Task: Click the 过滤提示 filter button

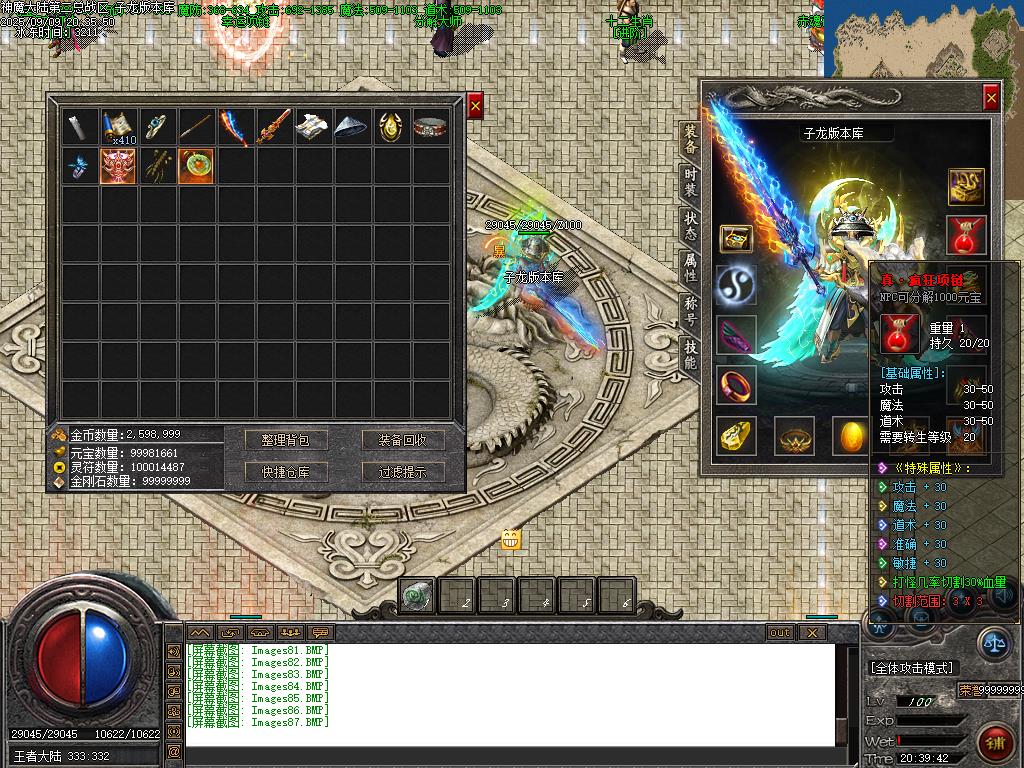Action: click(402, 472)
